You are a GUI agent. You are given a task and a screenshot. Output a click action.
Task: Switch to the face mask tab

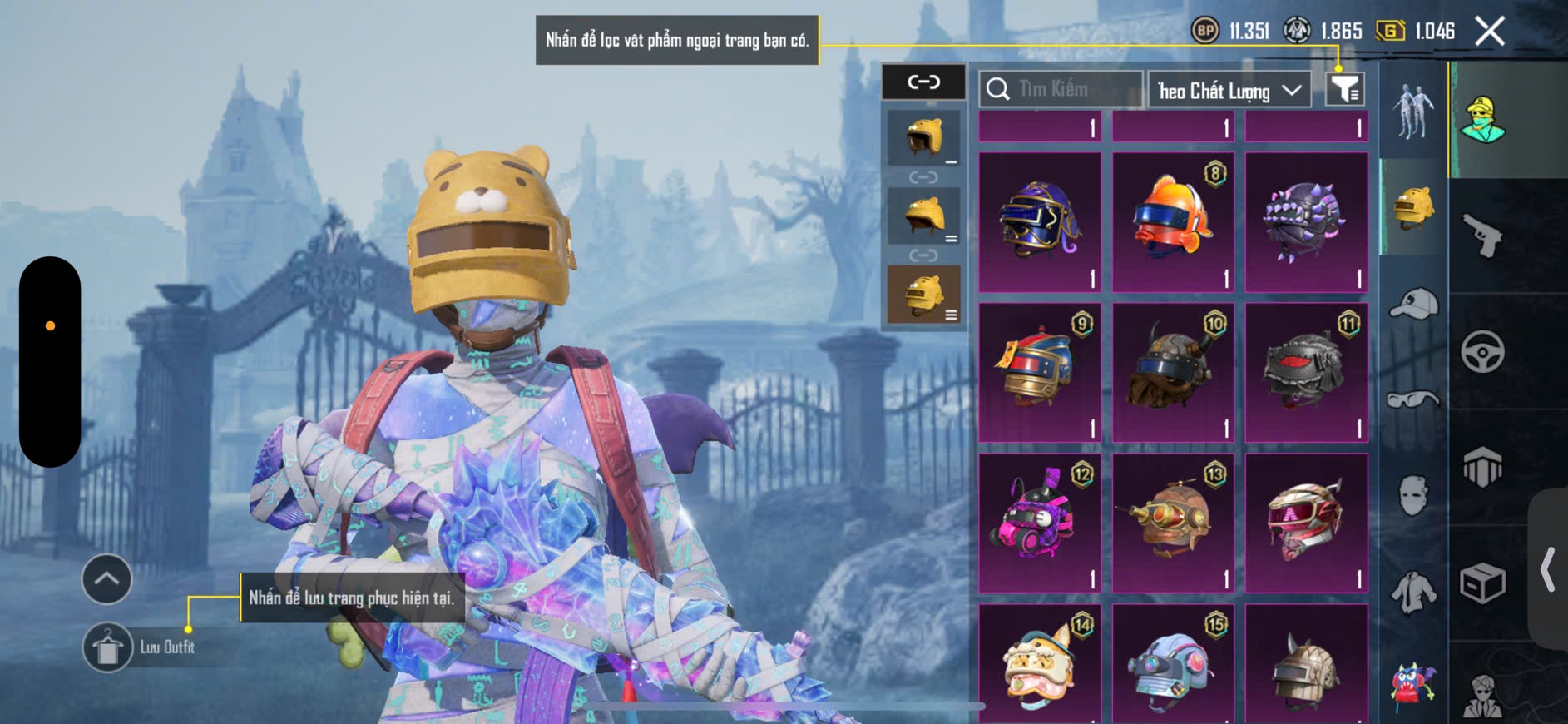(1413, 495)
